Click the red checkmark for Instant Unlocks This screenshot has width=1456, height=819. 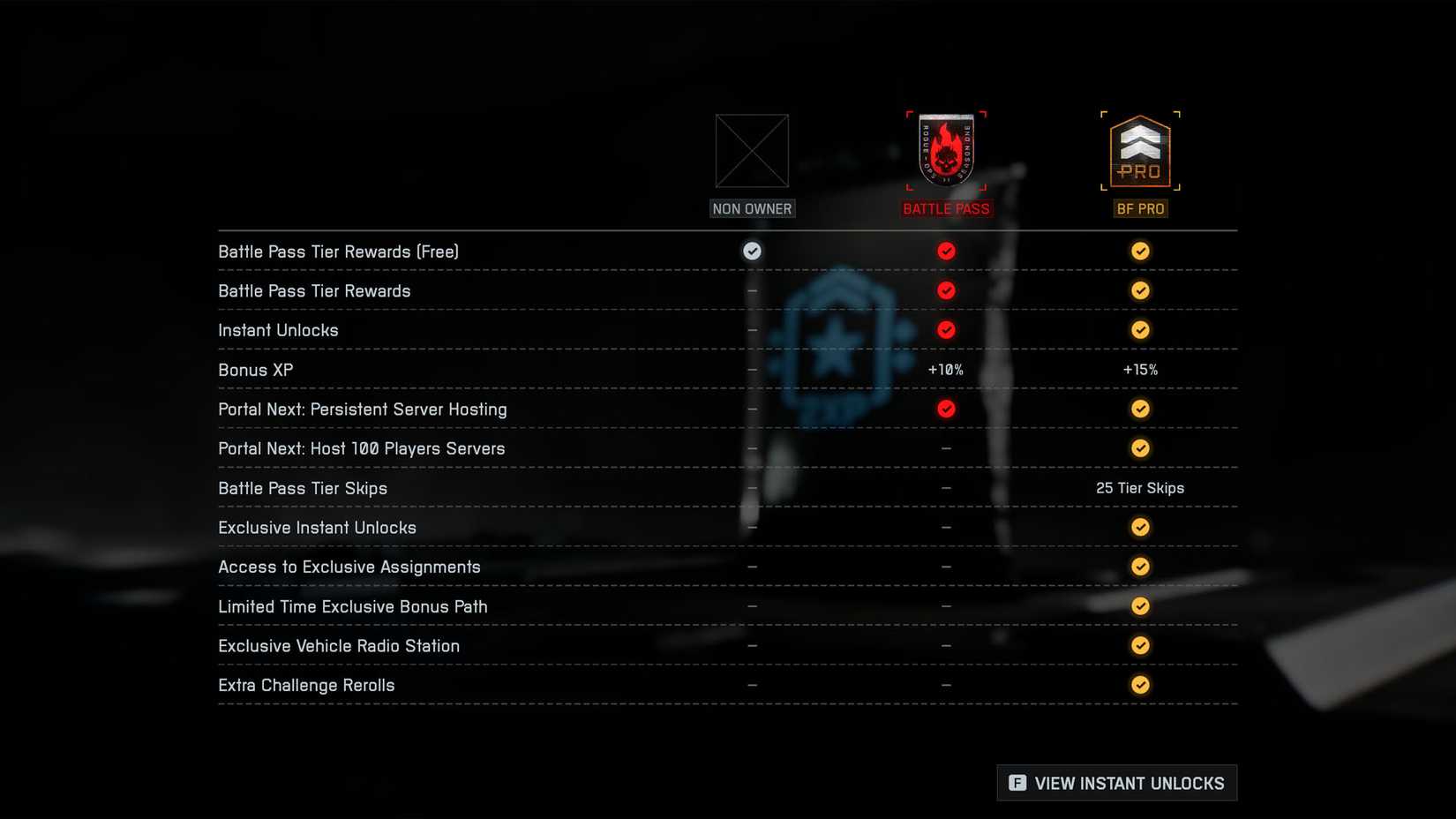click(x=946, y=329)
